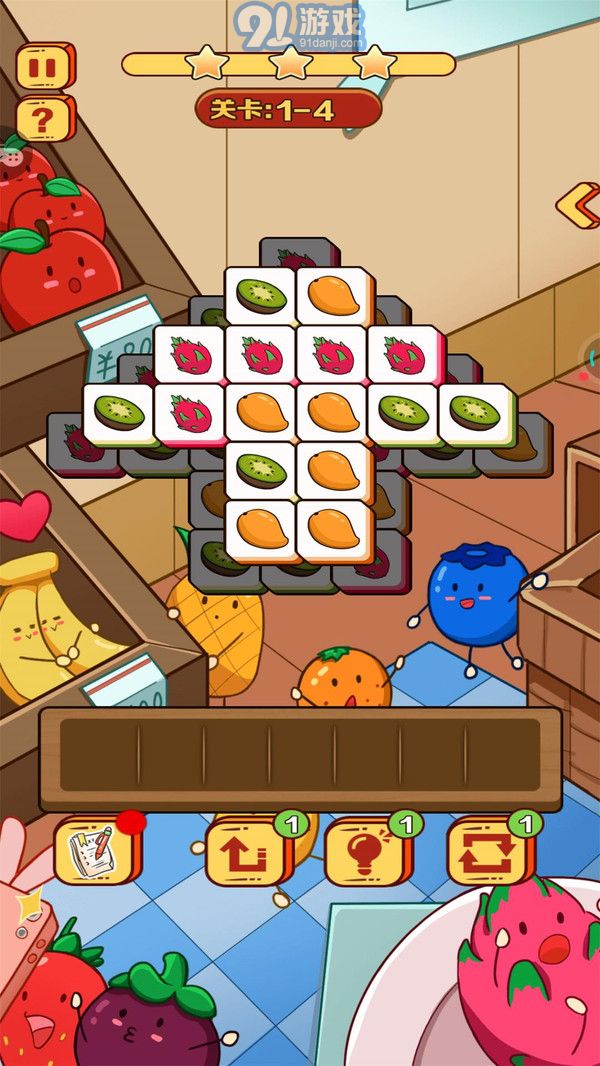Pick the dragon fruit tile between kiwi and mango
600x1066 pixels.
[189, 412]
